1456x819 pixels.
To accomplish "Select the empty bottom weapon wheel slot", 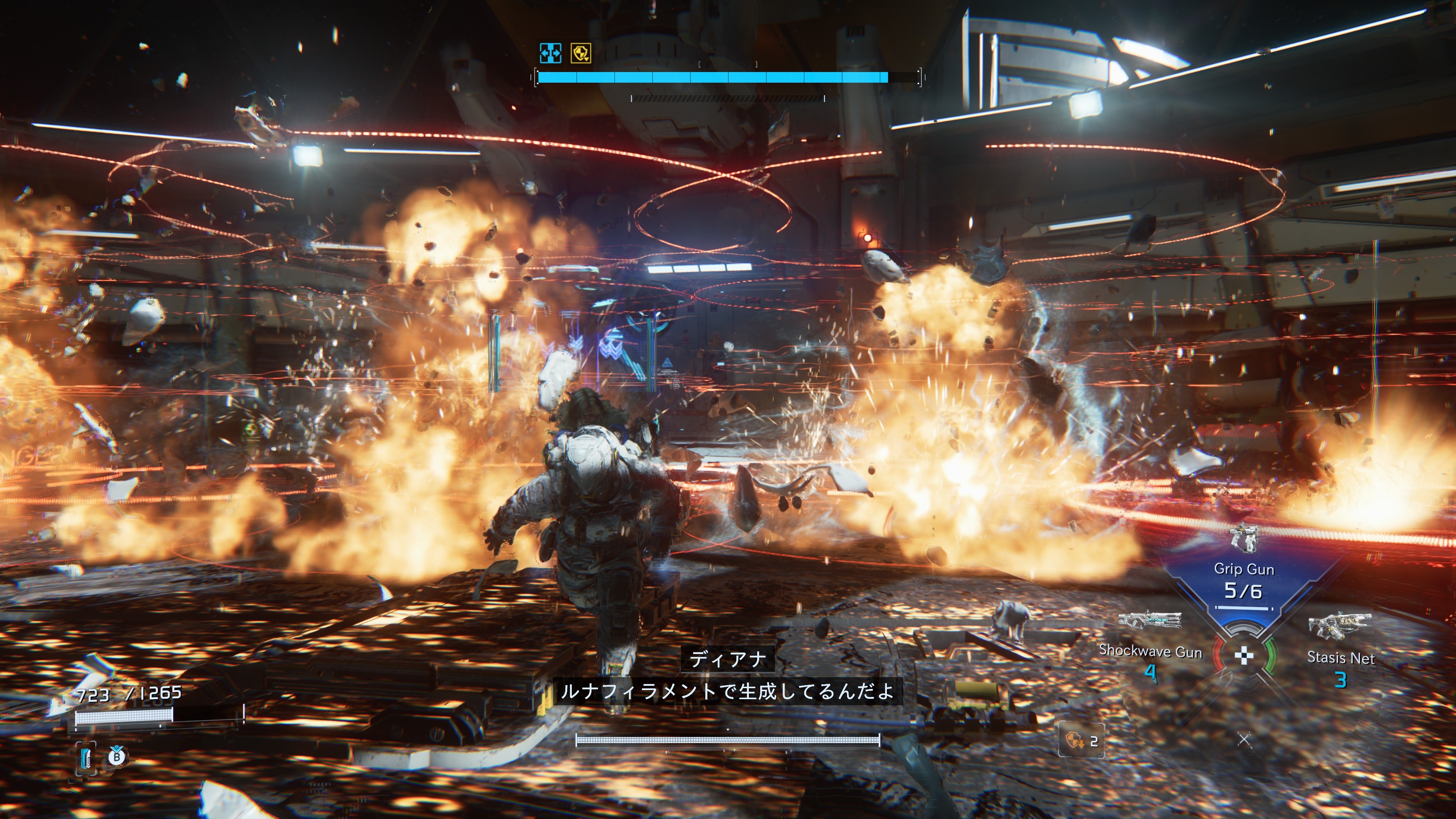I will [x=1244, y=739].
